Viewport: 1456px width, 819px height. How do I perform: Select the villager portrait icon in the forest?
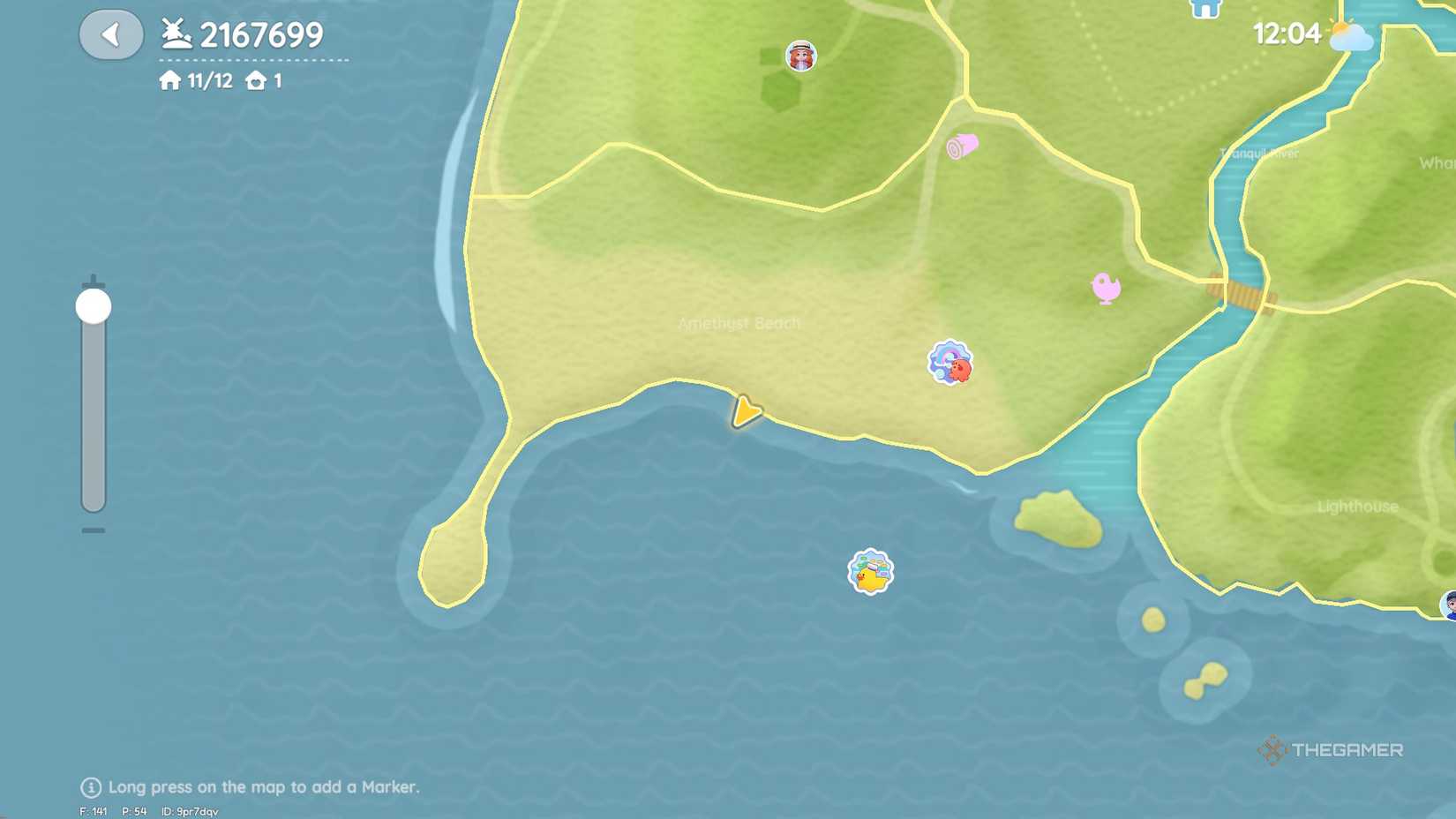800,56
